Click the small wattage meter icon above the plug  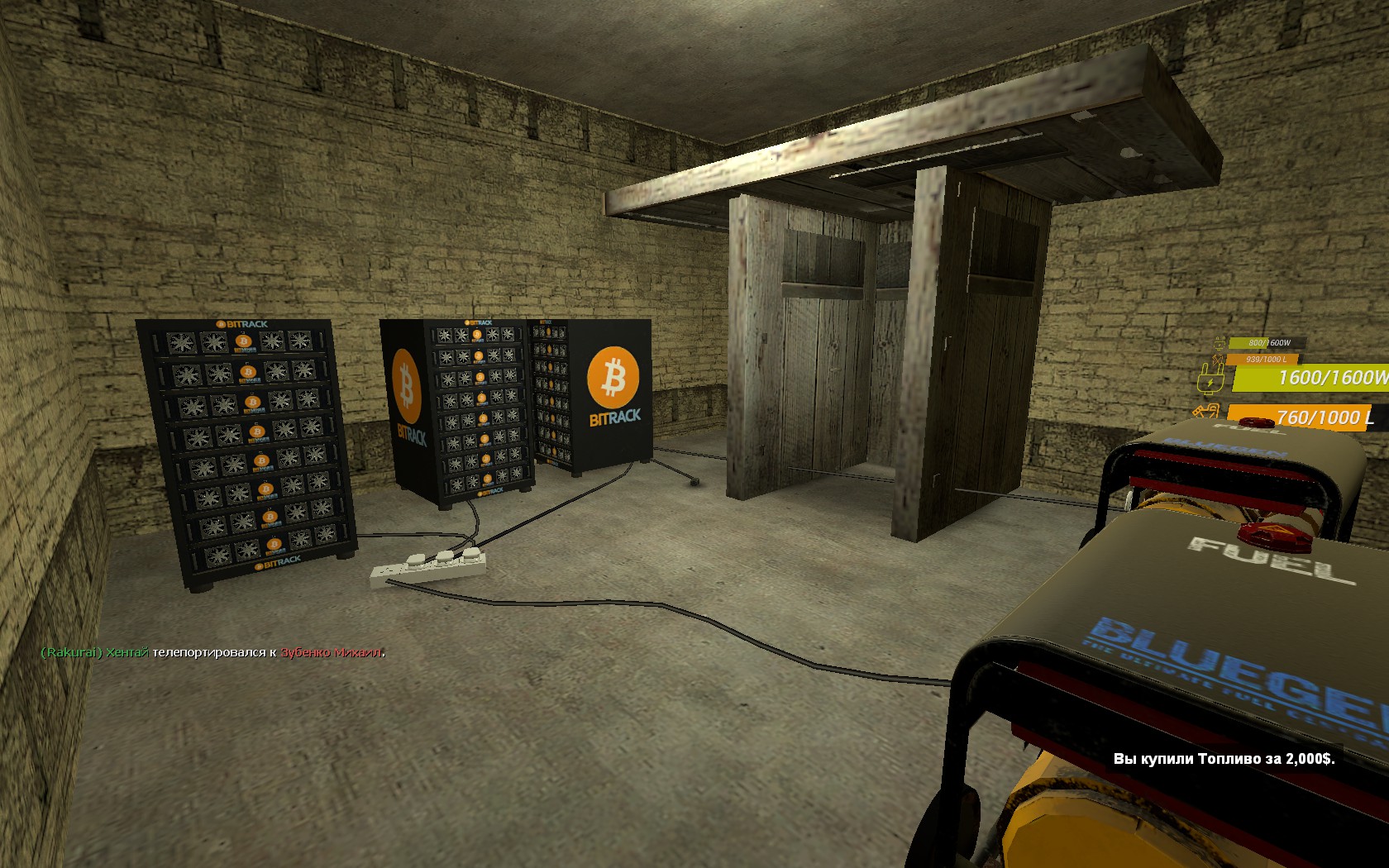[x=1220, y=343]
